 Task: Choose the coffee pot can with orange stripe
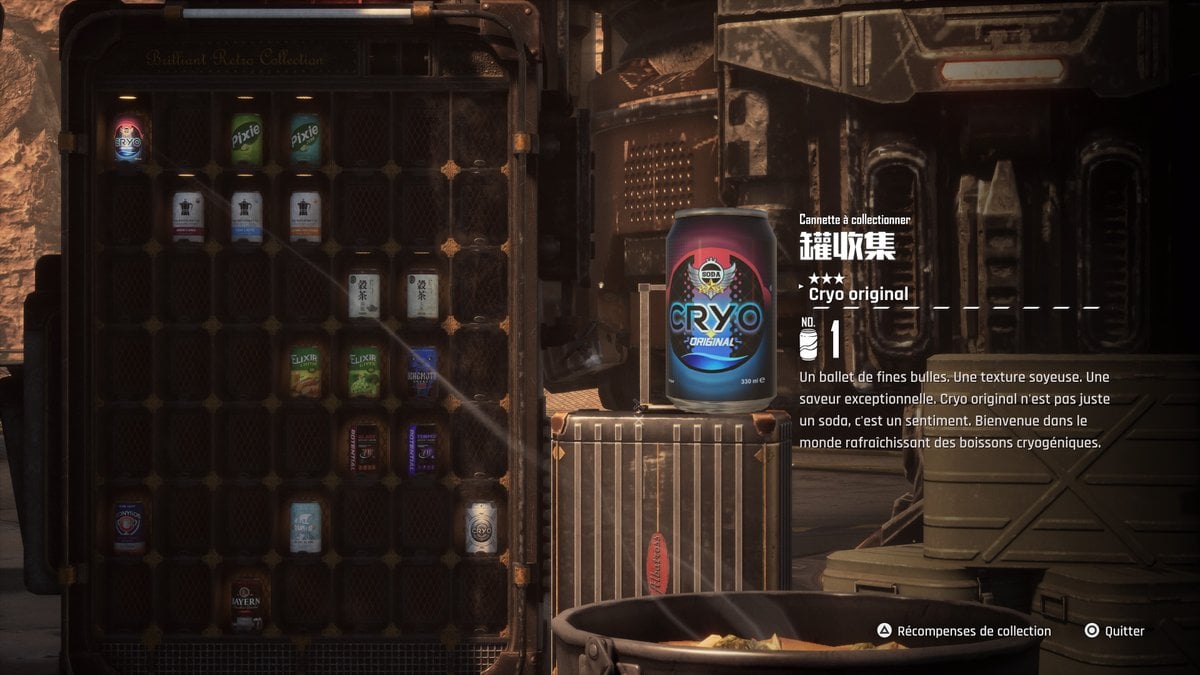pos(305,216)
